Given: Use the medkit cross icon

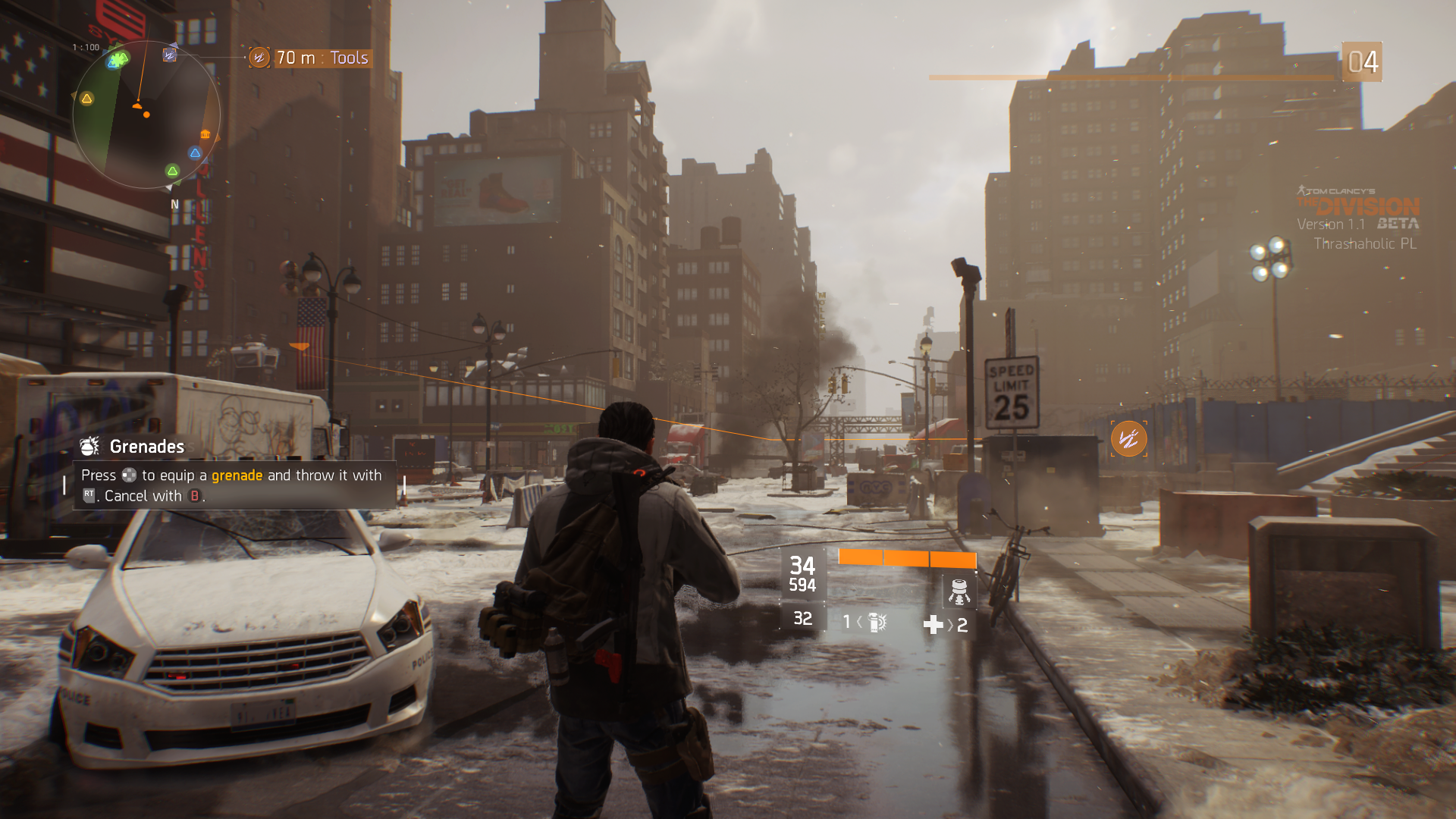Looking at the screenshot, I should point(933,625).
